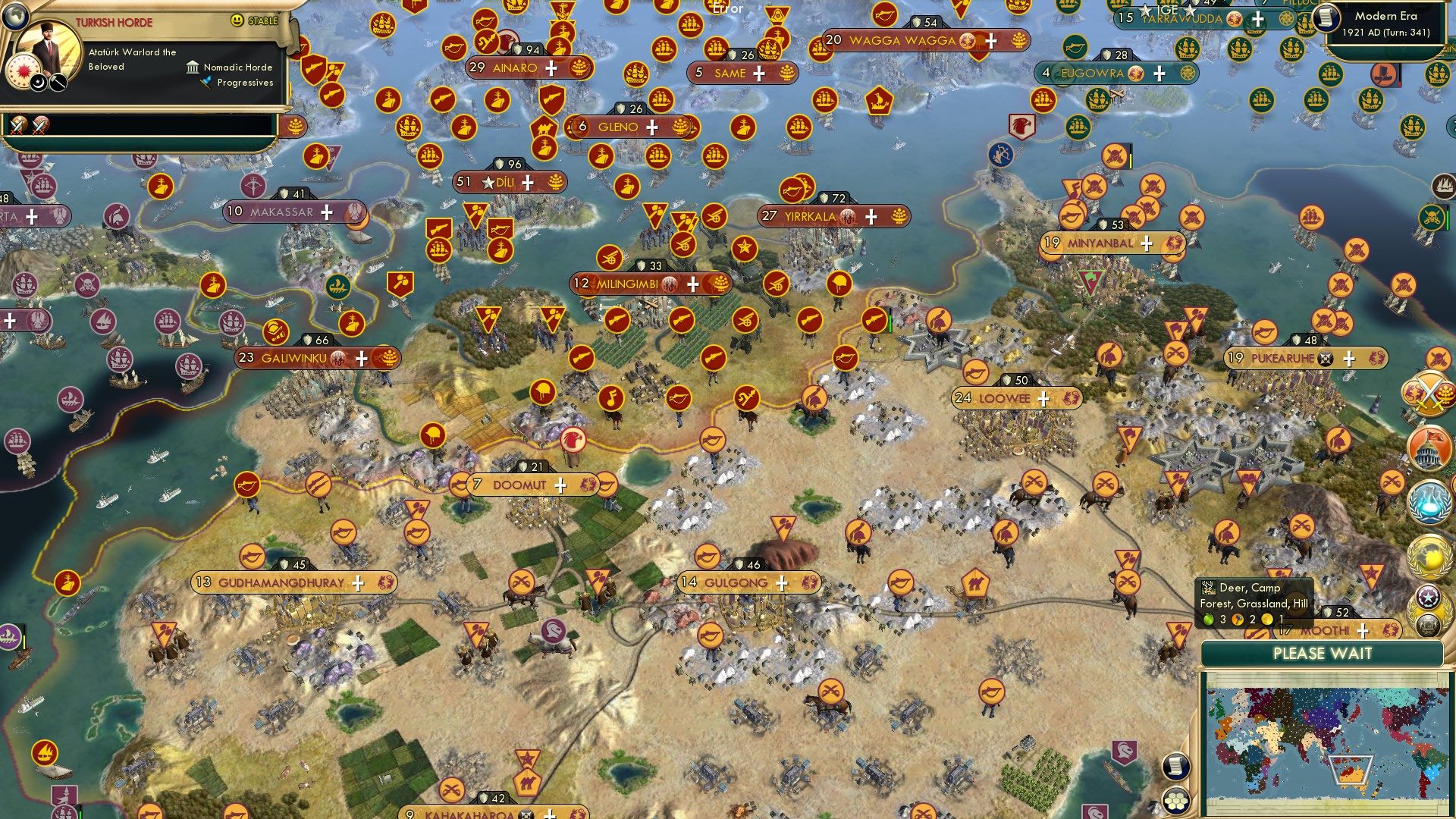The width and height of the screenshot is (1456, 819).
Task: Expand Gleno's city banner with its plus button
Action: (x=651, y=127)
